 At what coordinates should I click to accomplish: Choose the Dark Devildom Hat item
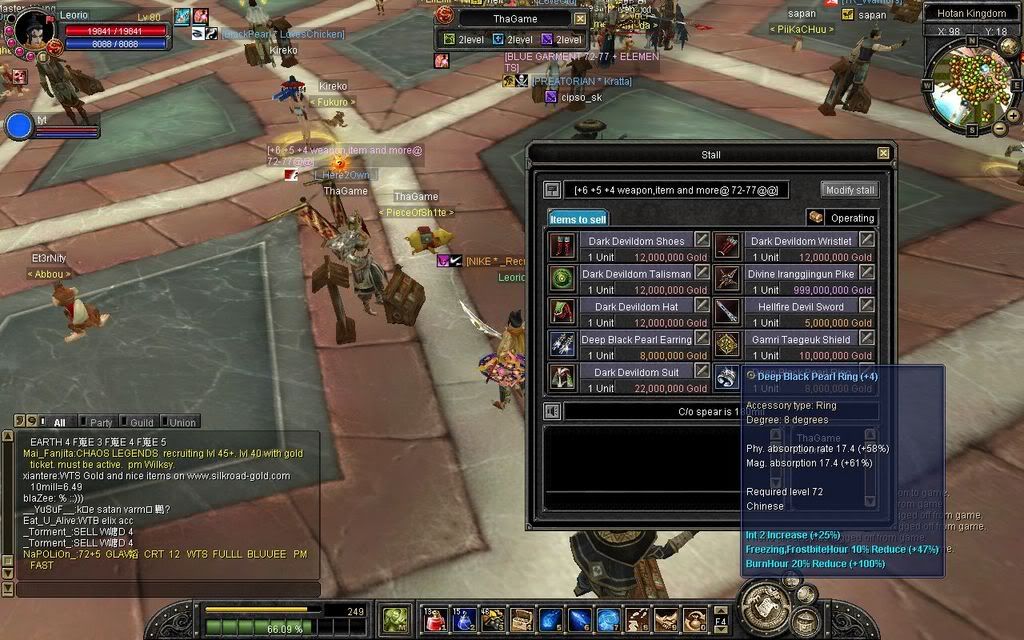635,307
